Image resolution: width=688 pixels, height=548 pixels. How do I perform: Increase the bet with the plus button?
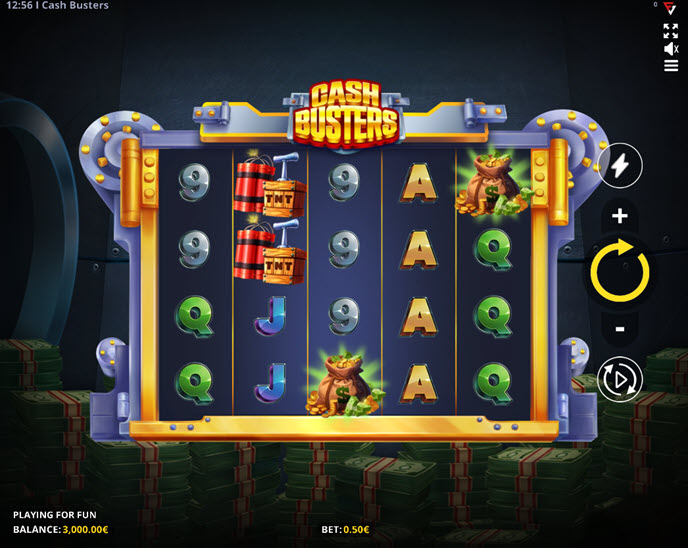620,216
